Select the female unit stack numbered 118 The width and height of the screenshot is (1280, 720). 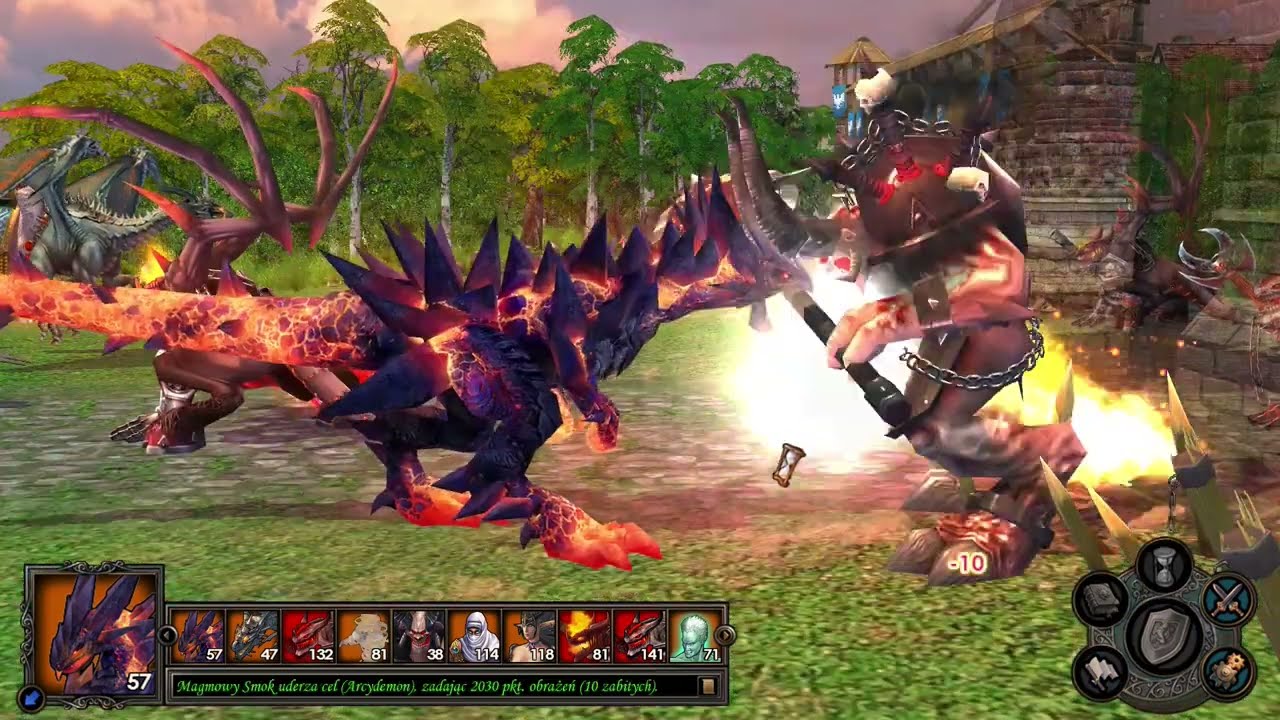(529, 636)
